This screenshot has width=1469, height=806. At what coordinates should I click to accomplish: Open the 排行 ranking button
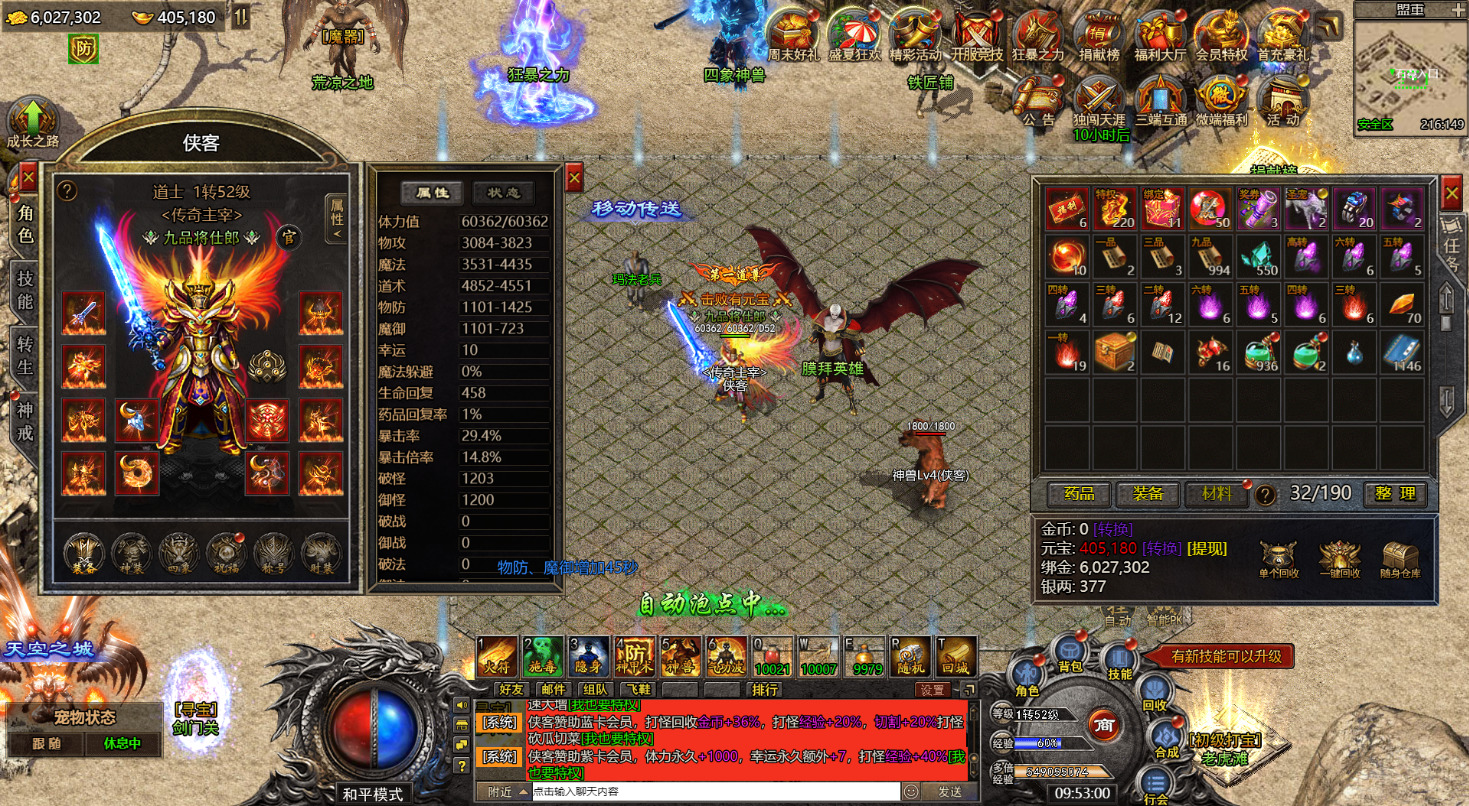coord(766,689)
